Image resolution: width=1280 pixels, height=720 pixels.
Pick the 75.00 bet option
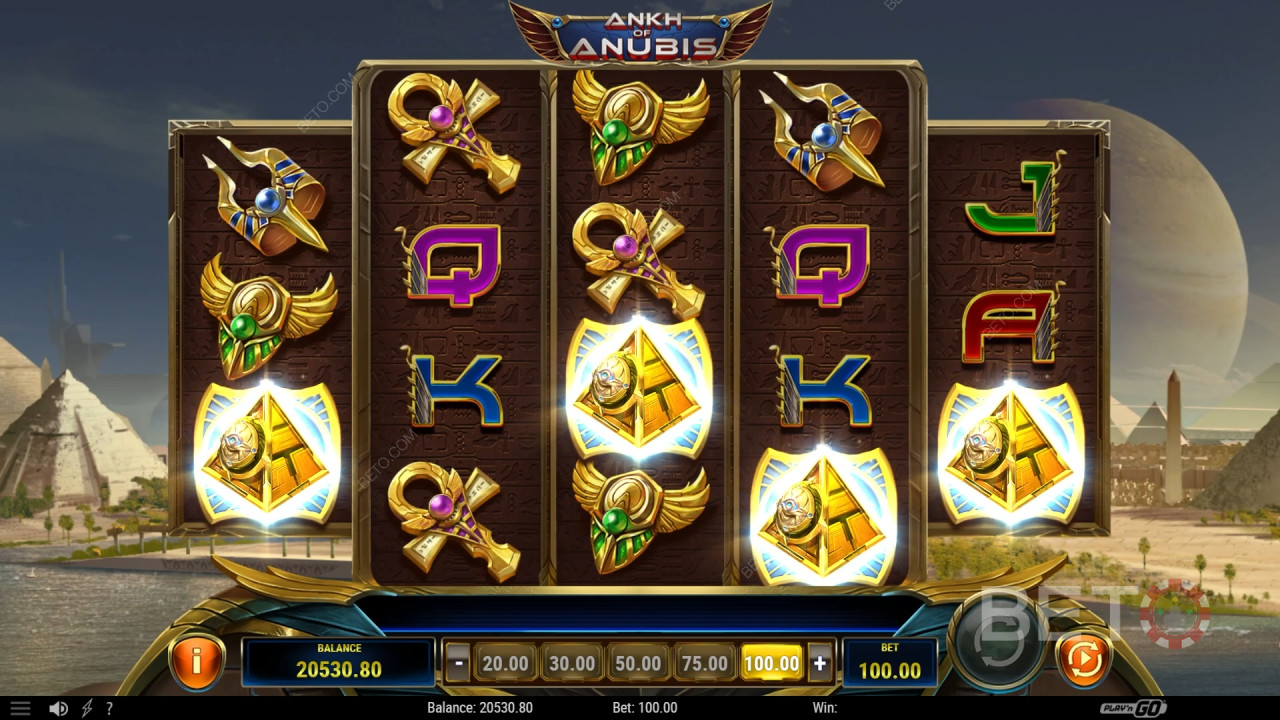704,662
